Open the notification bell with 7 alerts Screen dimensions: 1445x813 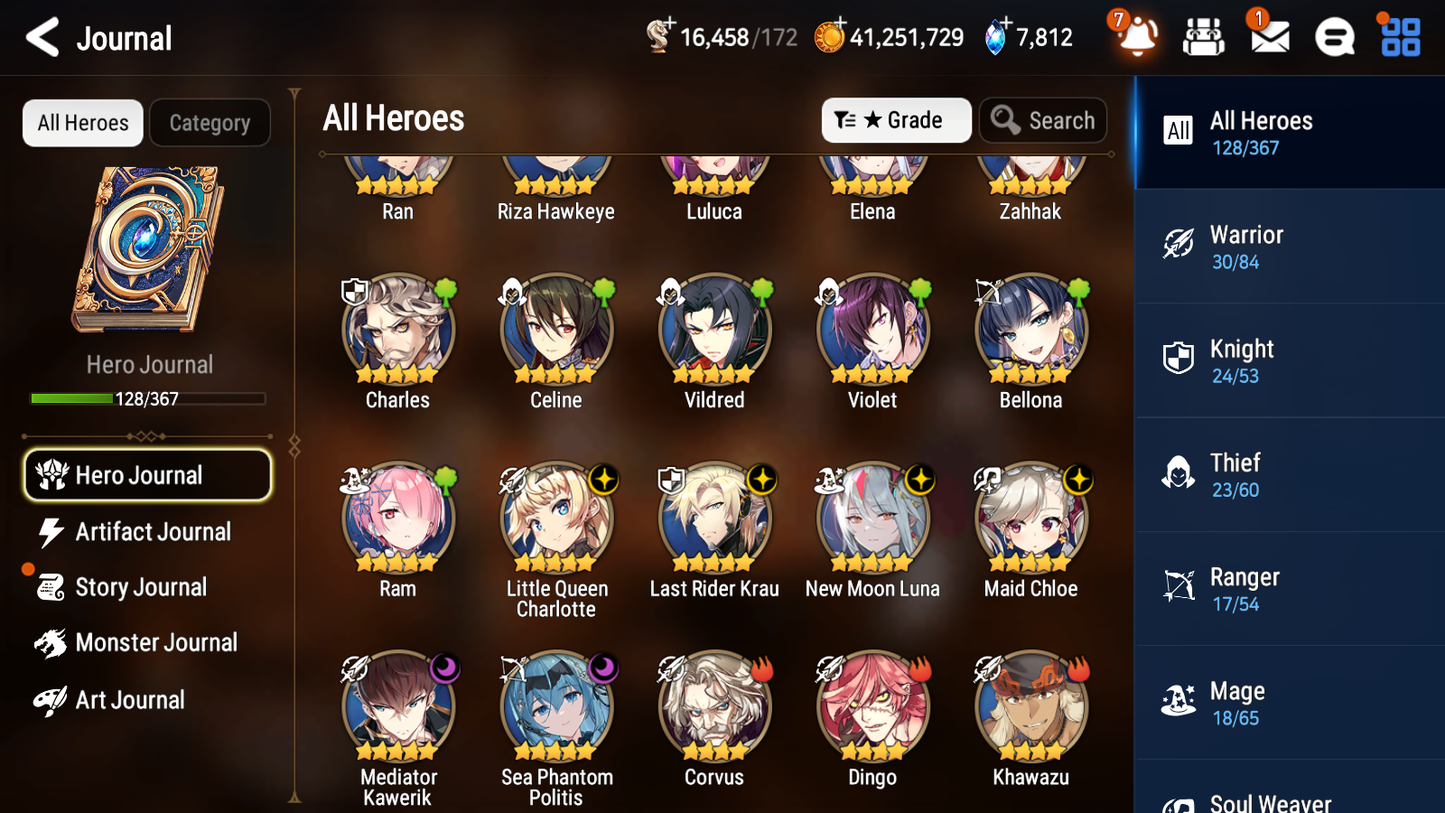point(1135,37)
